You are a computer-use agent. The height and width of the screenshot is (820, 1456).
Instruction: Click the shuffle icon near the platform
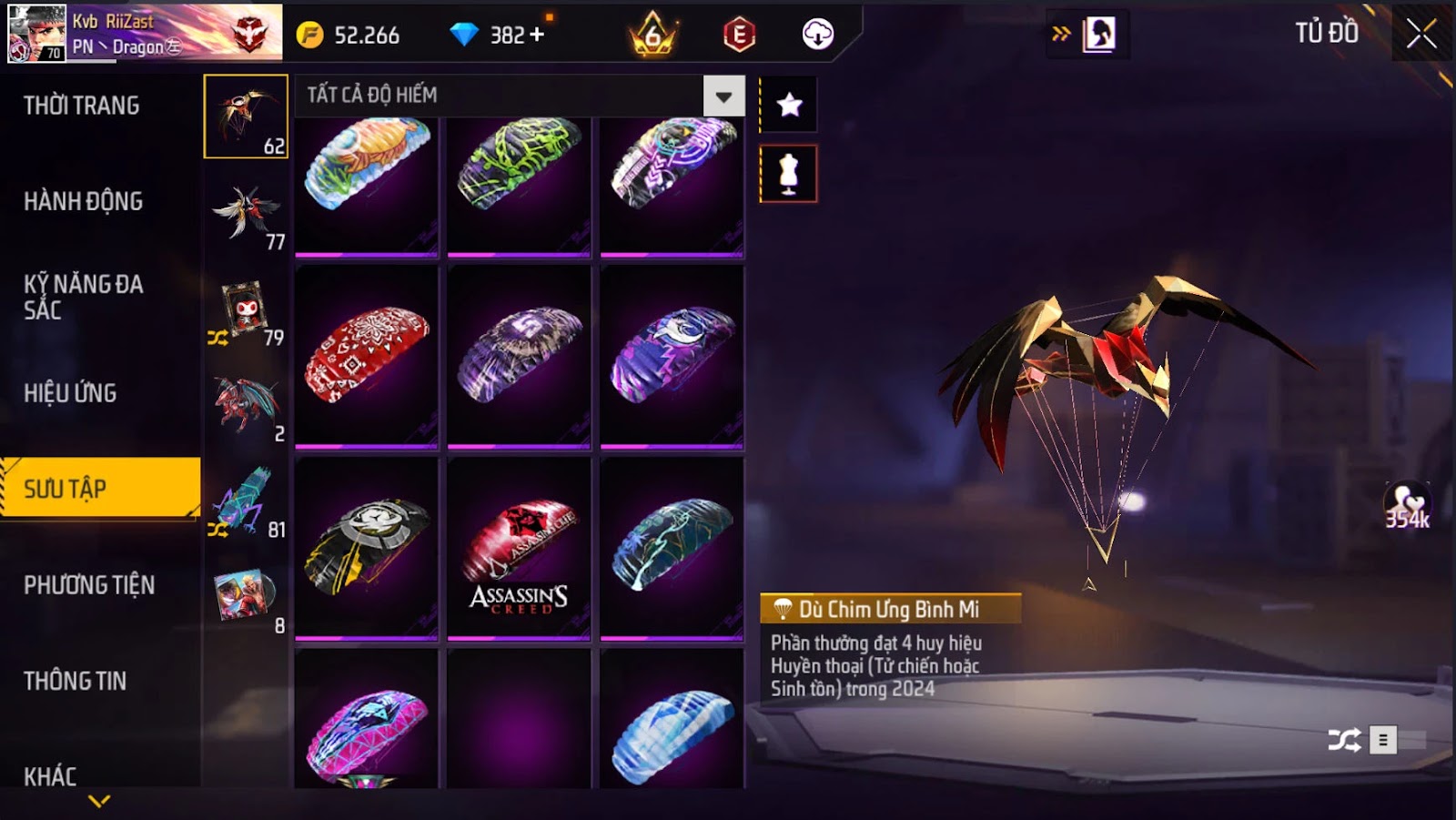pyautogui.click(x=1344, y=740)
